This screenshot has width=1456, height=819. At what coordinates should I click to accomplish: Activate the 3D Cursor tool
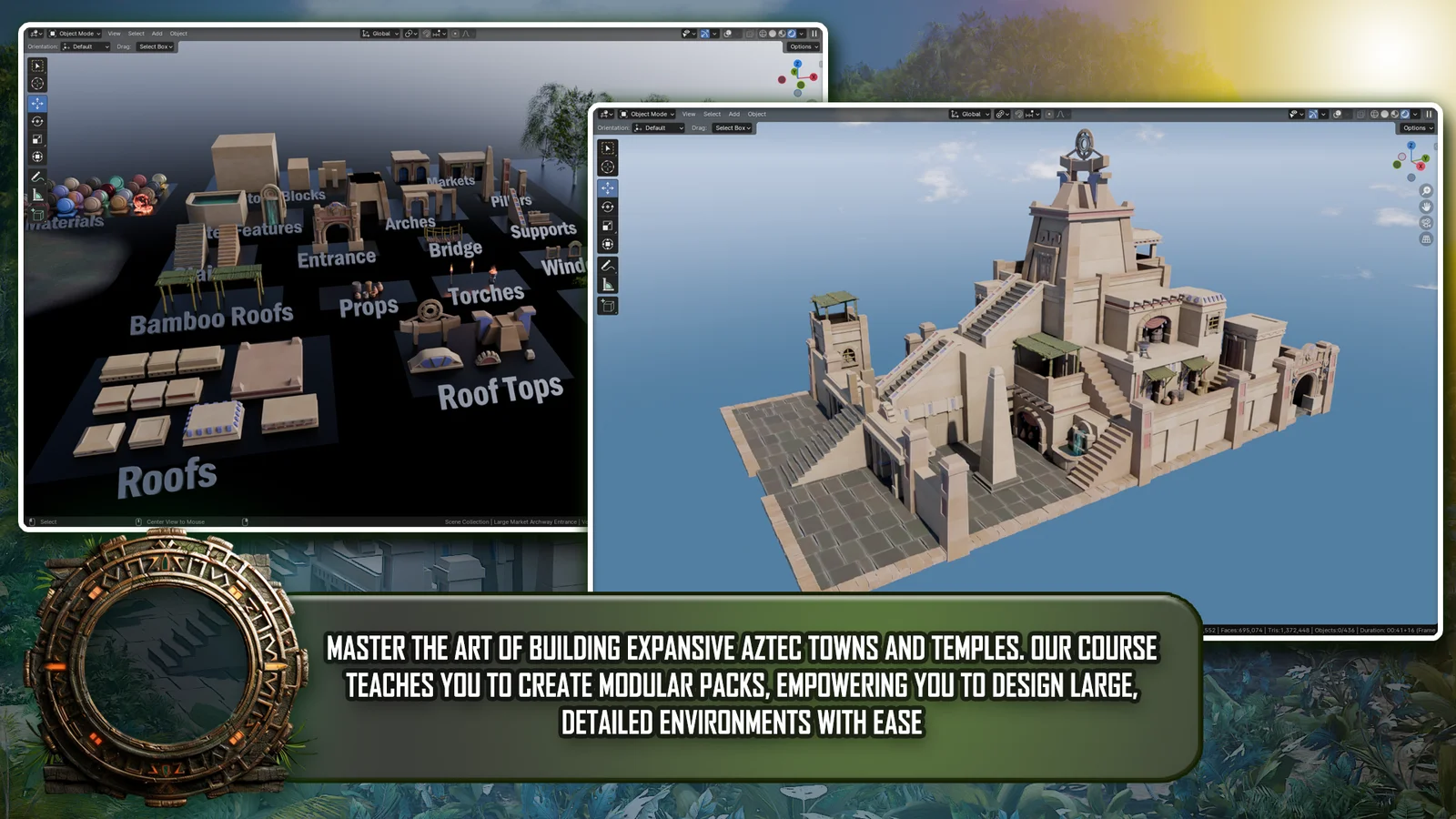[607, 167]
